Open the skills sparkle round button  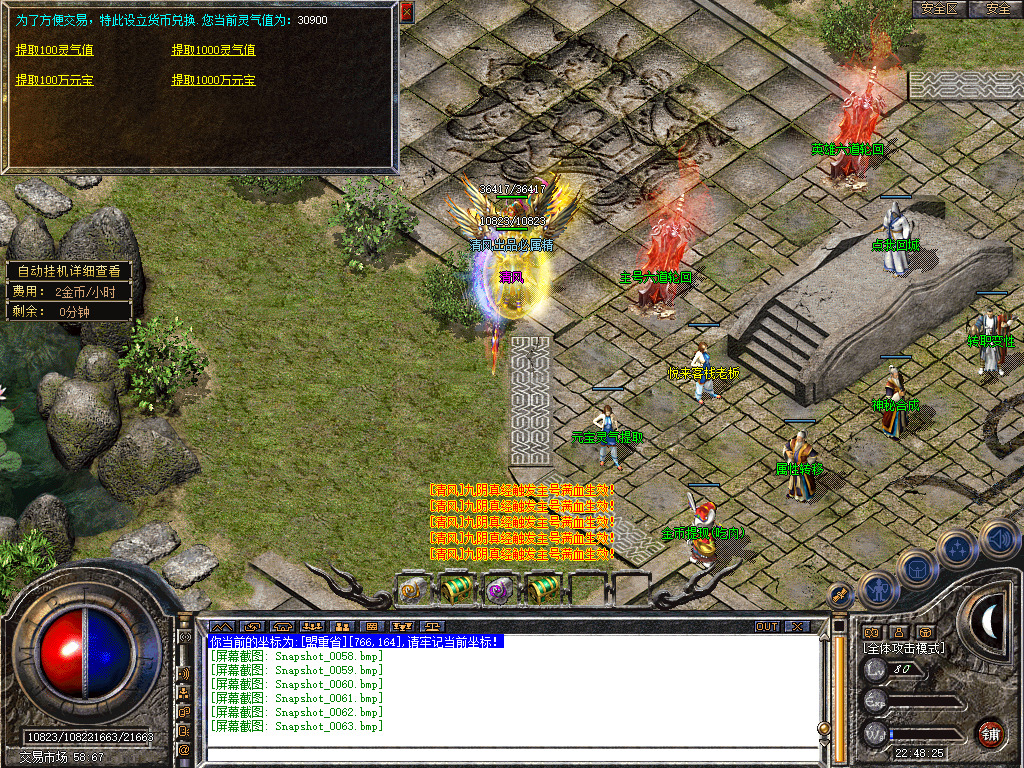[957, 548]
